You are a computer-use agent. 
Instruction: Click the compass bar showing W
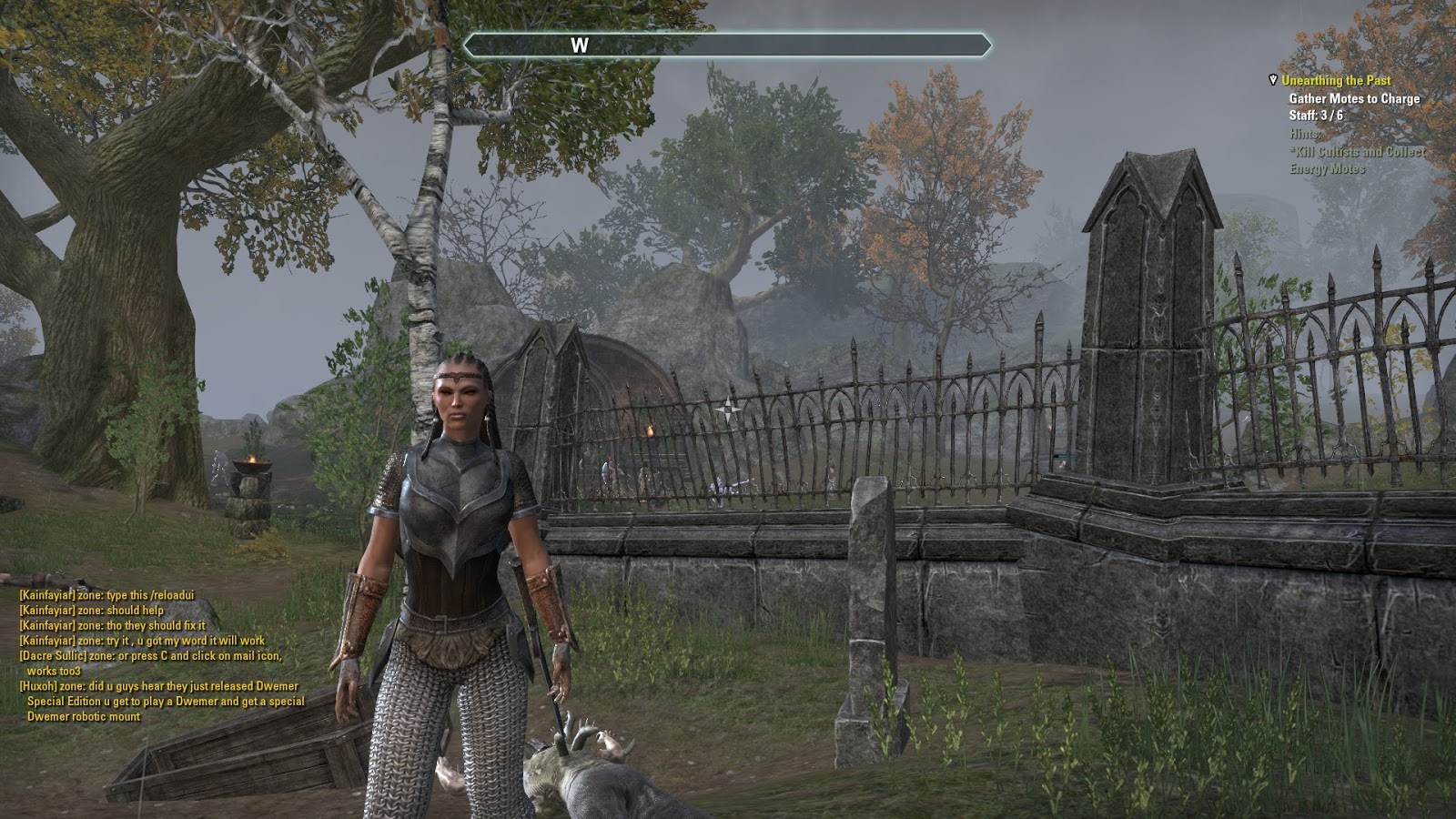tap(727, 45)
